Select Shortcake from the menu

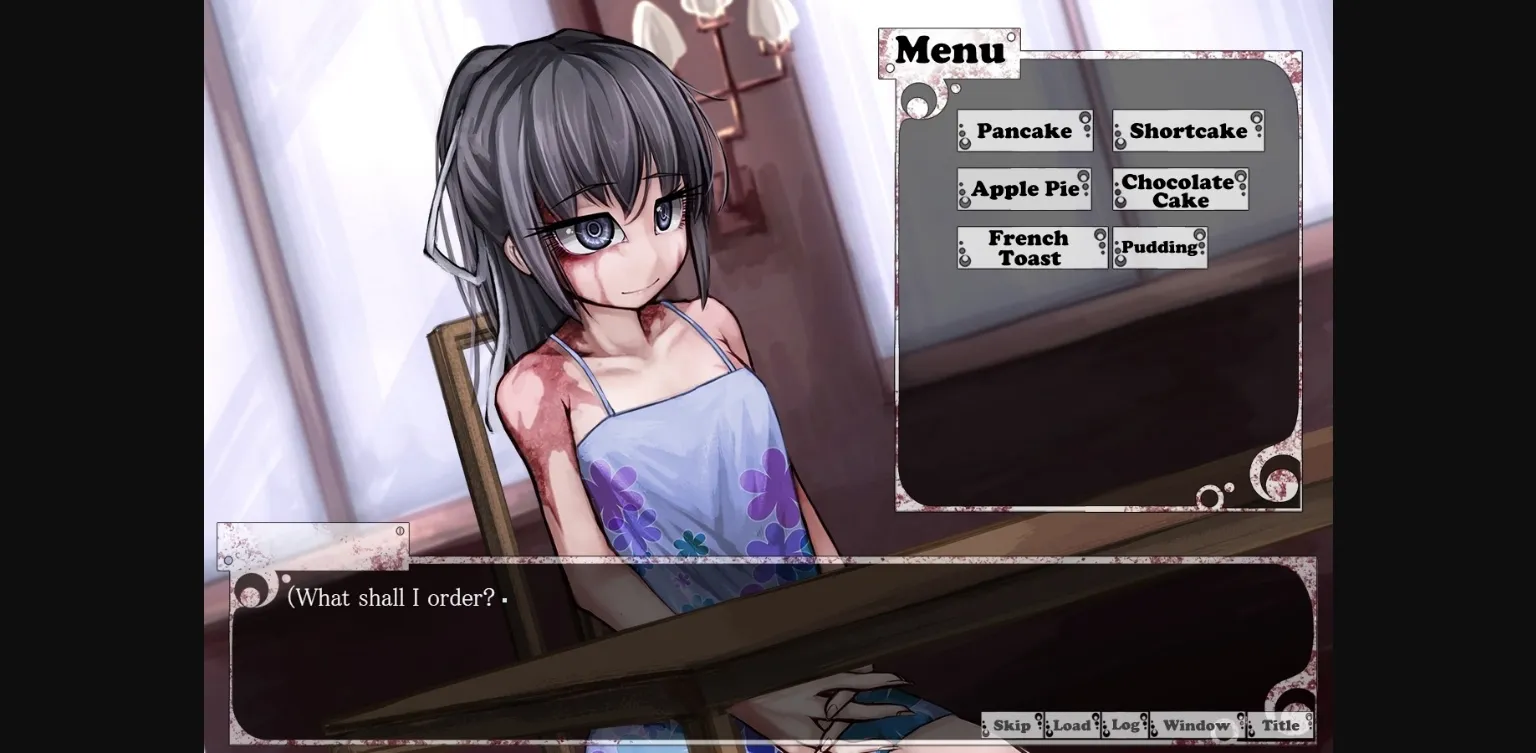1188,131
